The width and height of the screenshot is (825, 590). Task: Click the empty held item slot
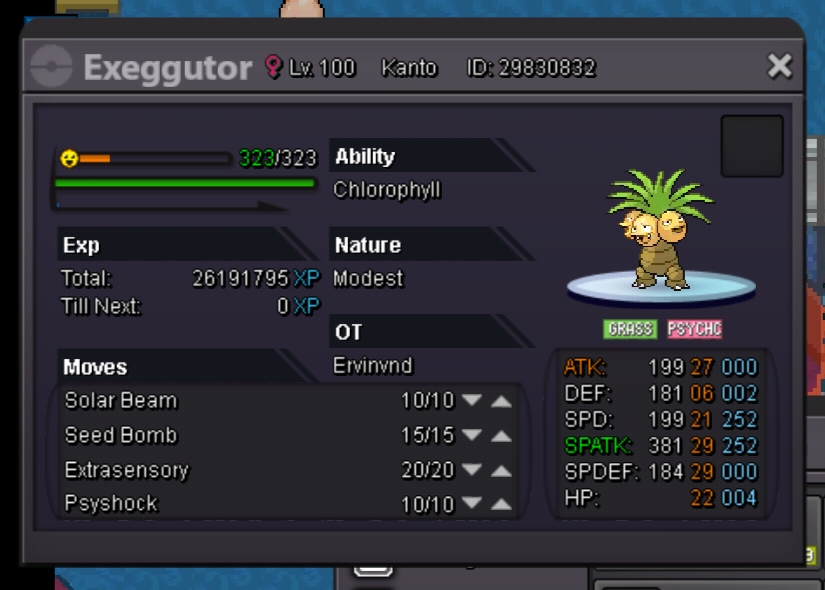tap(752, 146)
